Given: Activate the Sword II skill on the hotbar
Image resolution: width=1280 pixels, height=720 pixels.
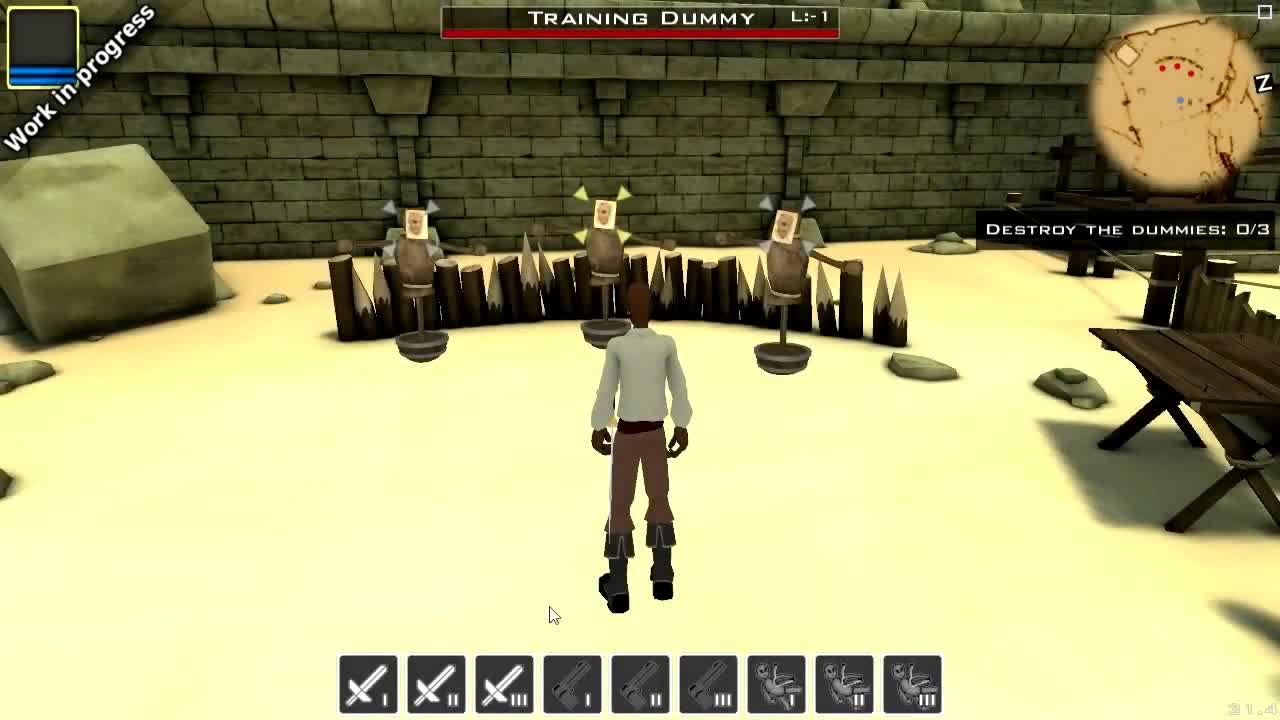Looking at the screenshot, I should (x=437, y=685).
